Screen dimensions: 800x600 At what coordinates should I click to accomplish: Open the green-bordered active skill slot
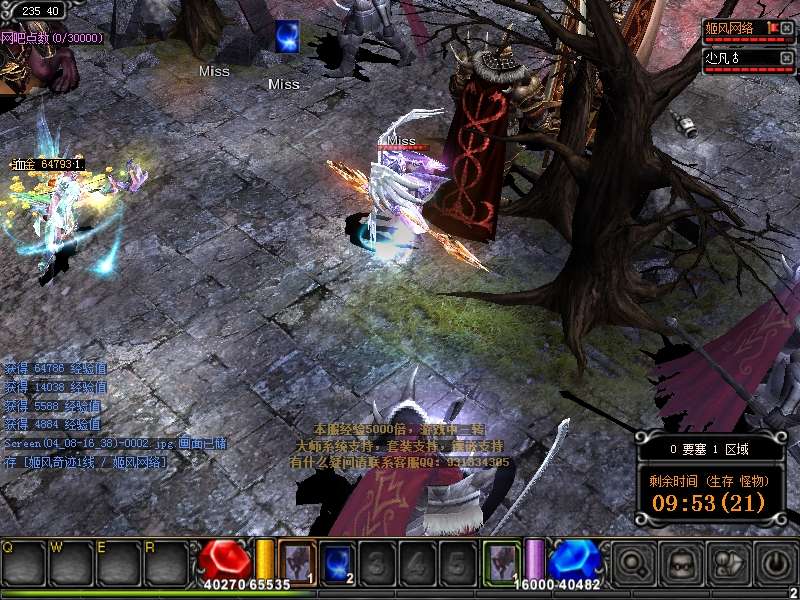pos(501,560)
